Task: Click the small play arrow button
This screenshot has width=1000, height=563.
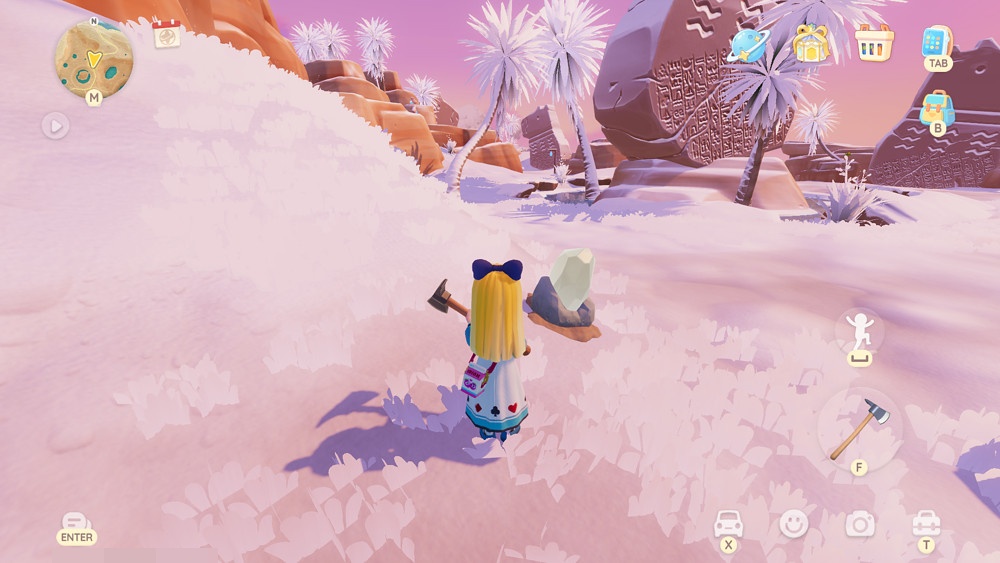Action: 55,126
